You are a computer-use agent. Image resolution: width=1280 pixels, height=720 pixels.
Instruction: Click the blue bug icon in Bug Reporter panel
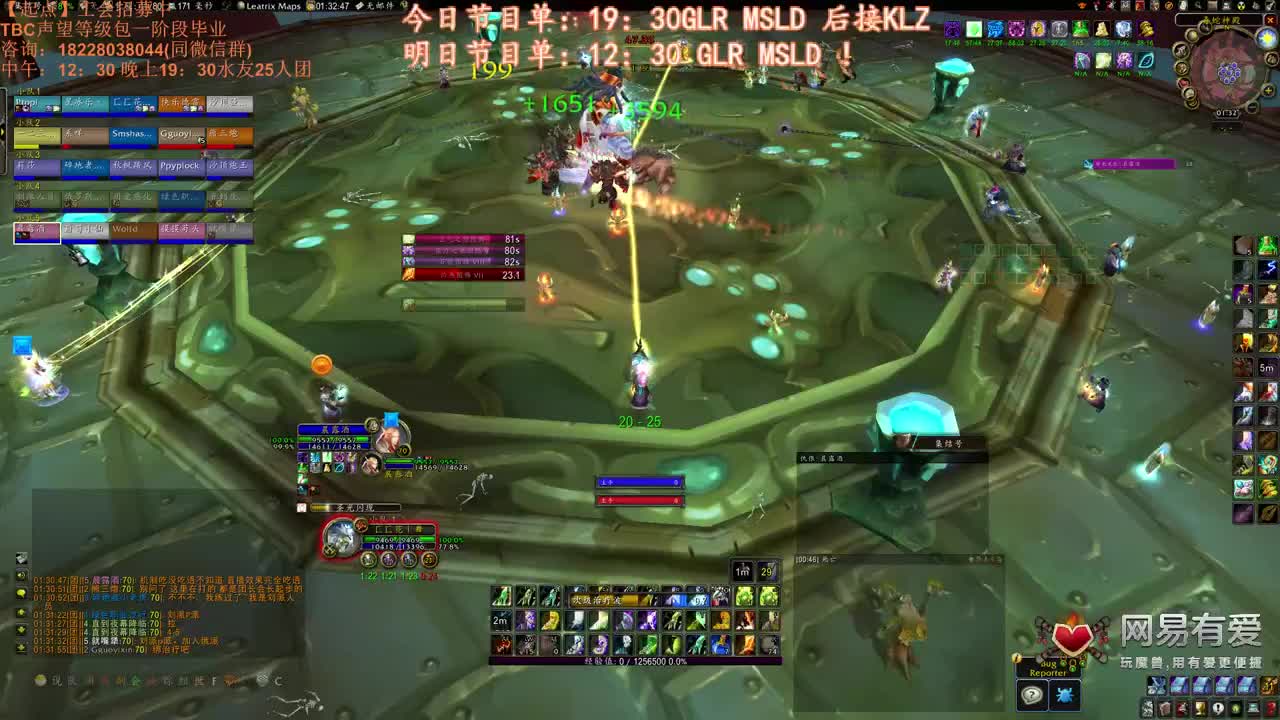(1065, 694)
